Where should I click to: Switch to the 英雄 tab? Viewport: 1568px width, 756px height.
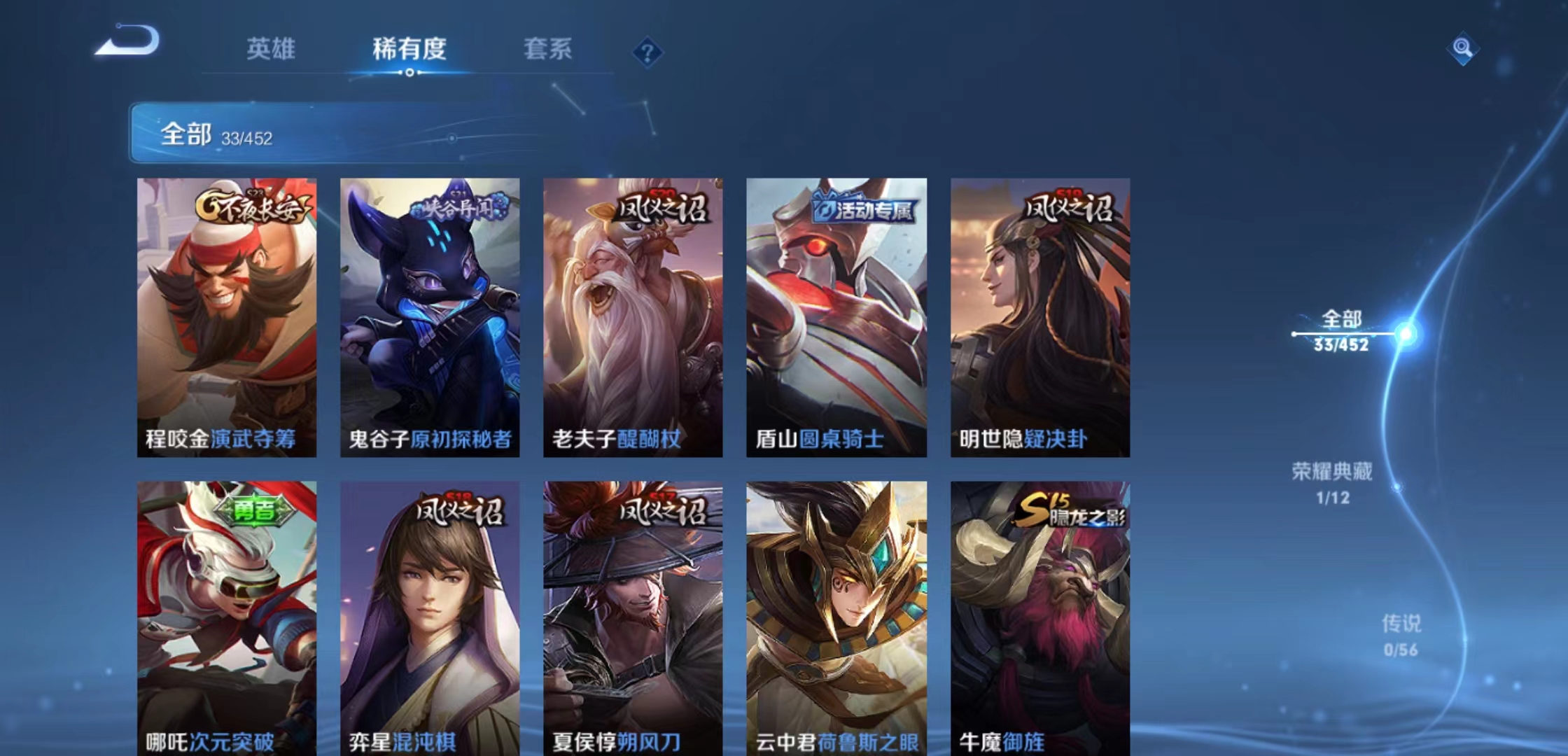pyautogui.click(x=273, y=49)
